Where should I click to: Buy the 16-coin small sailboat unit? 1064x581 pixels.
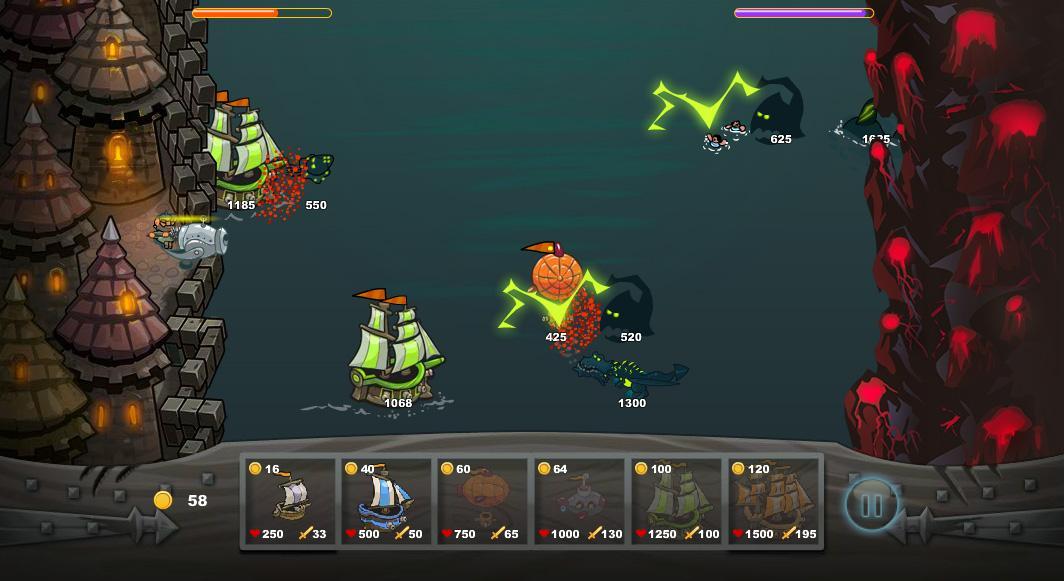tap(291, 501)
